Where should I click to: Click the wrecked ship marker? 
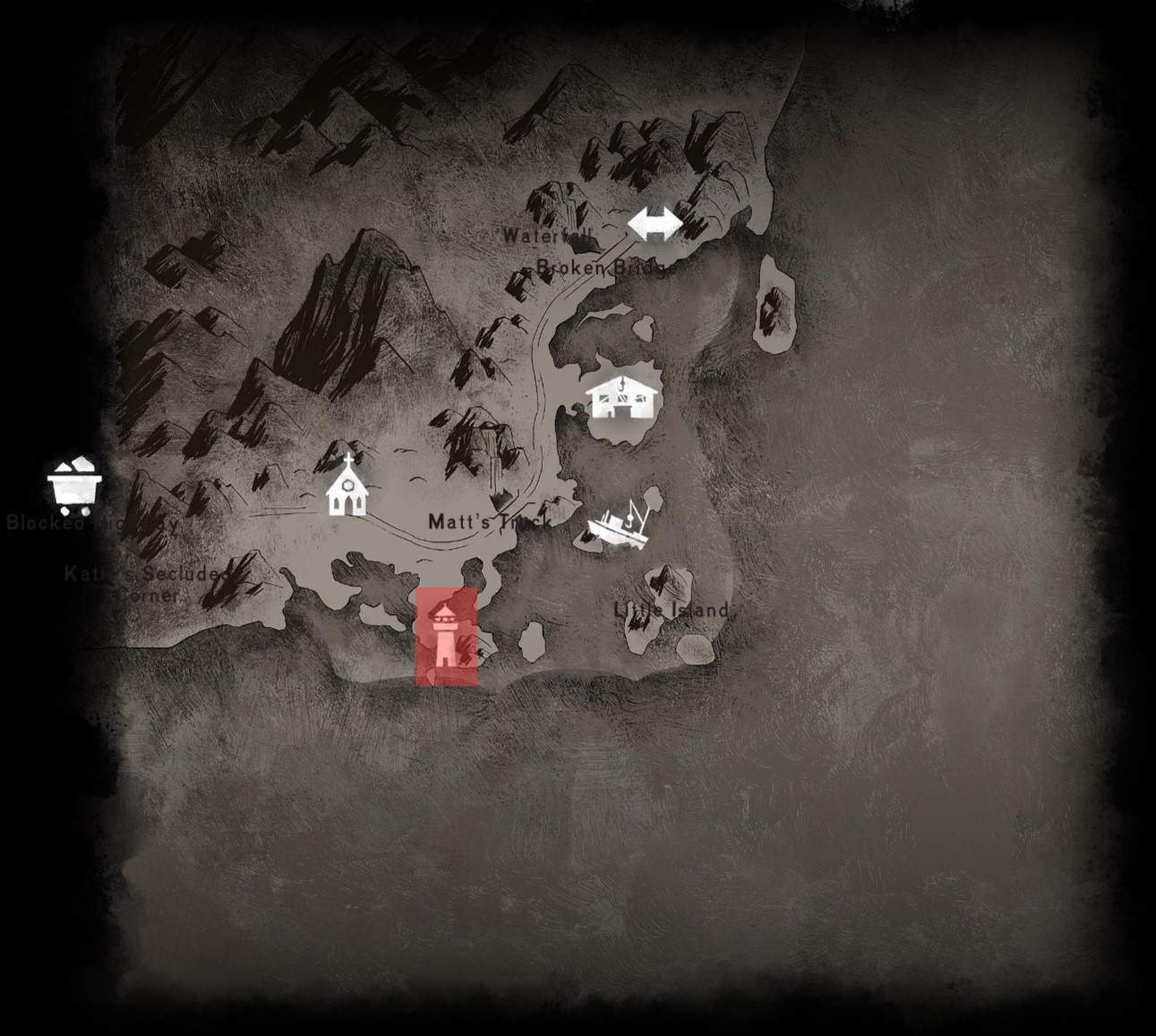[x=618, y=523]
